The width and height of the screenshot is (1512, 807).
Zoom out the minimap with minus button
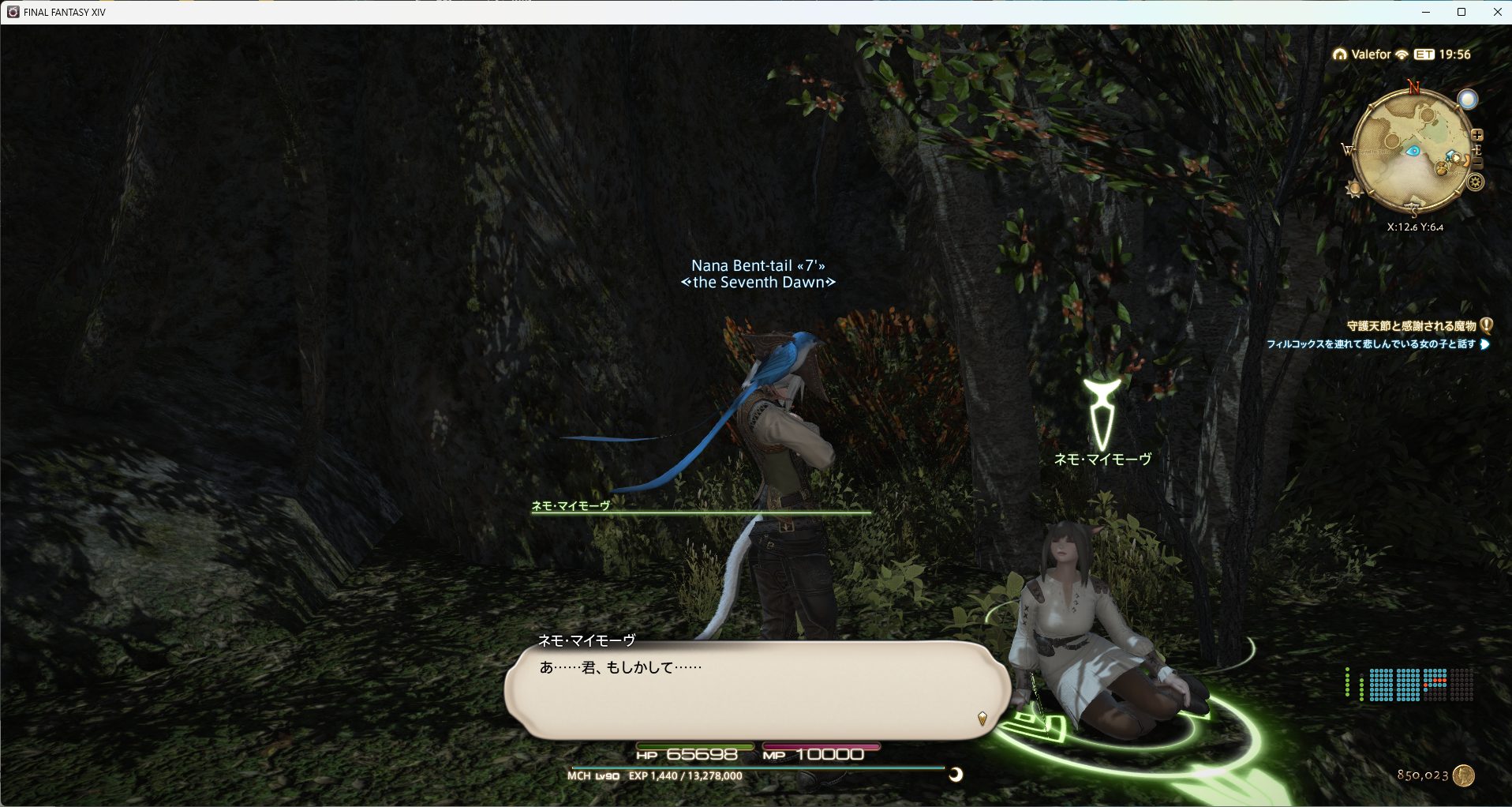1477,163
